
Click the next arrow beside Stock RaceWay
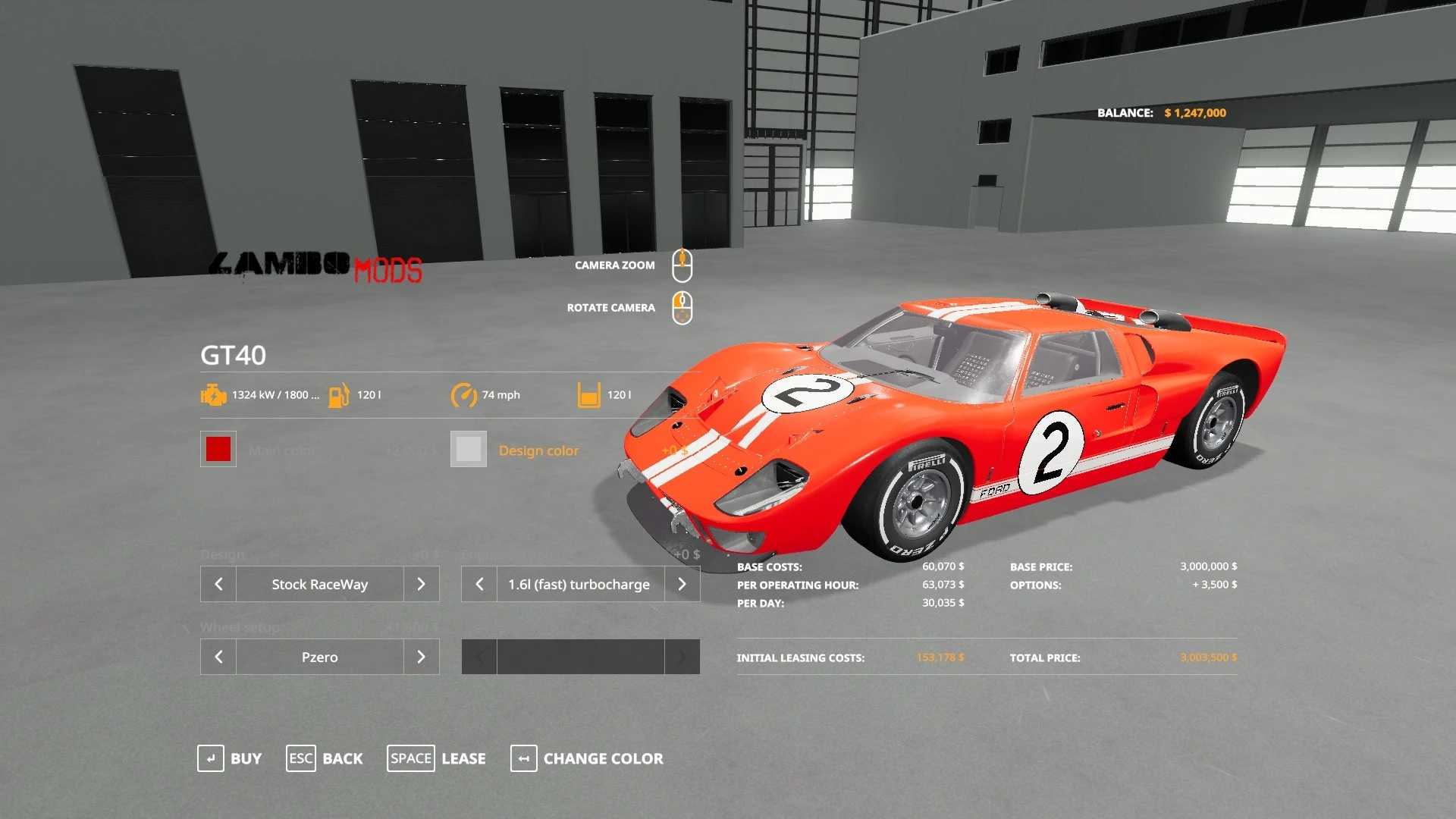[x=421, y=584]
